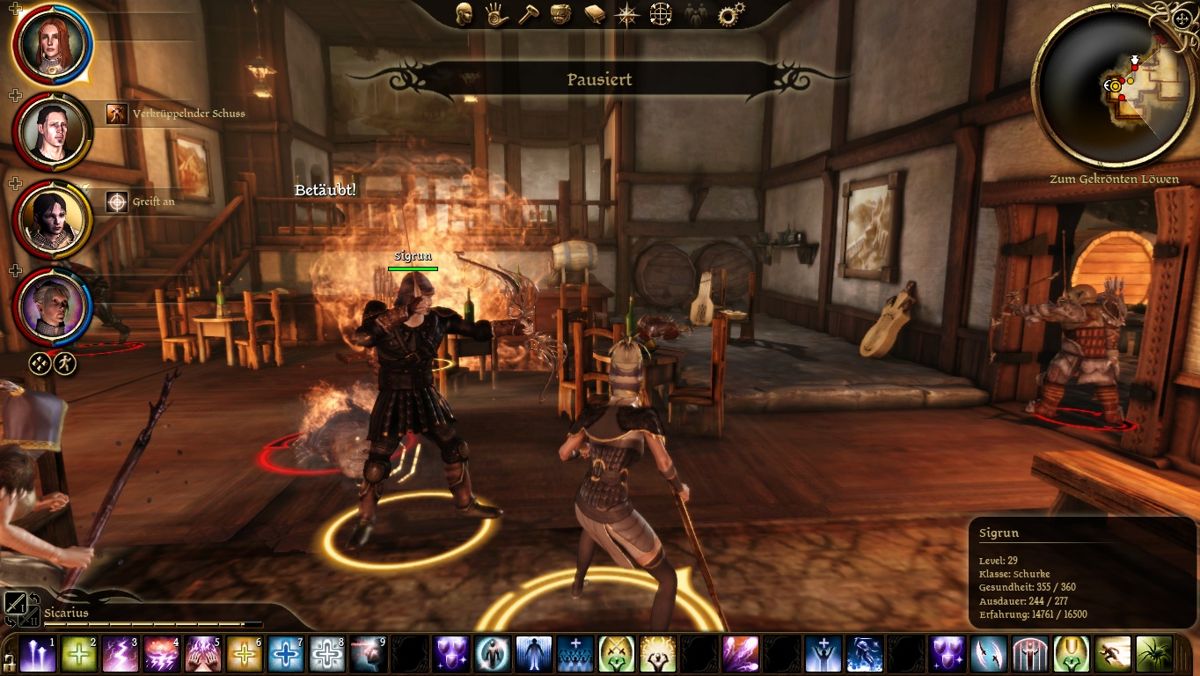This screenshot has width=1200, height=676.
Task: Open the inventory chest icon
Action: [x=561, y=14]
